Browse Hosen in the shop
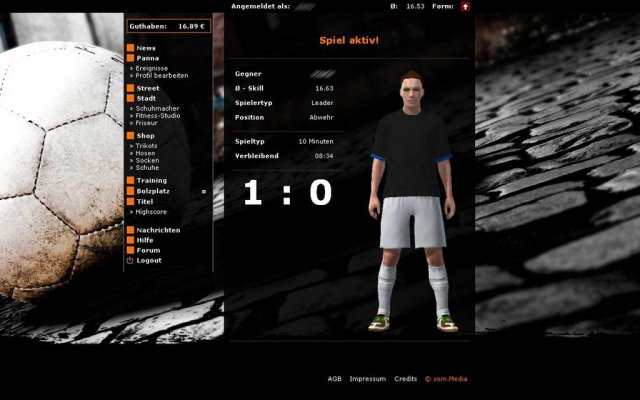 click(x=147, y=153)
